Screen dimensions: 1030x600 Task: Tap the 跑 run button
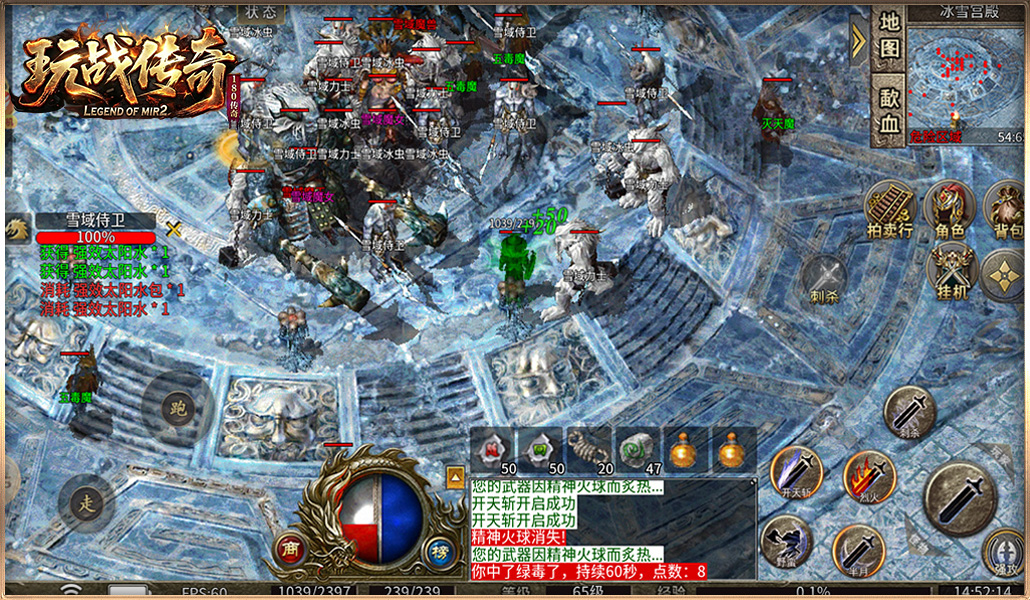(x=178, y=408)
